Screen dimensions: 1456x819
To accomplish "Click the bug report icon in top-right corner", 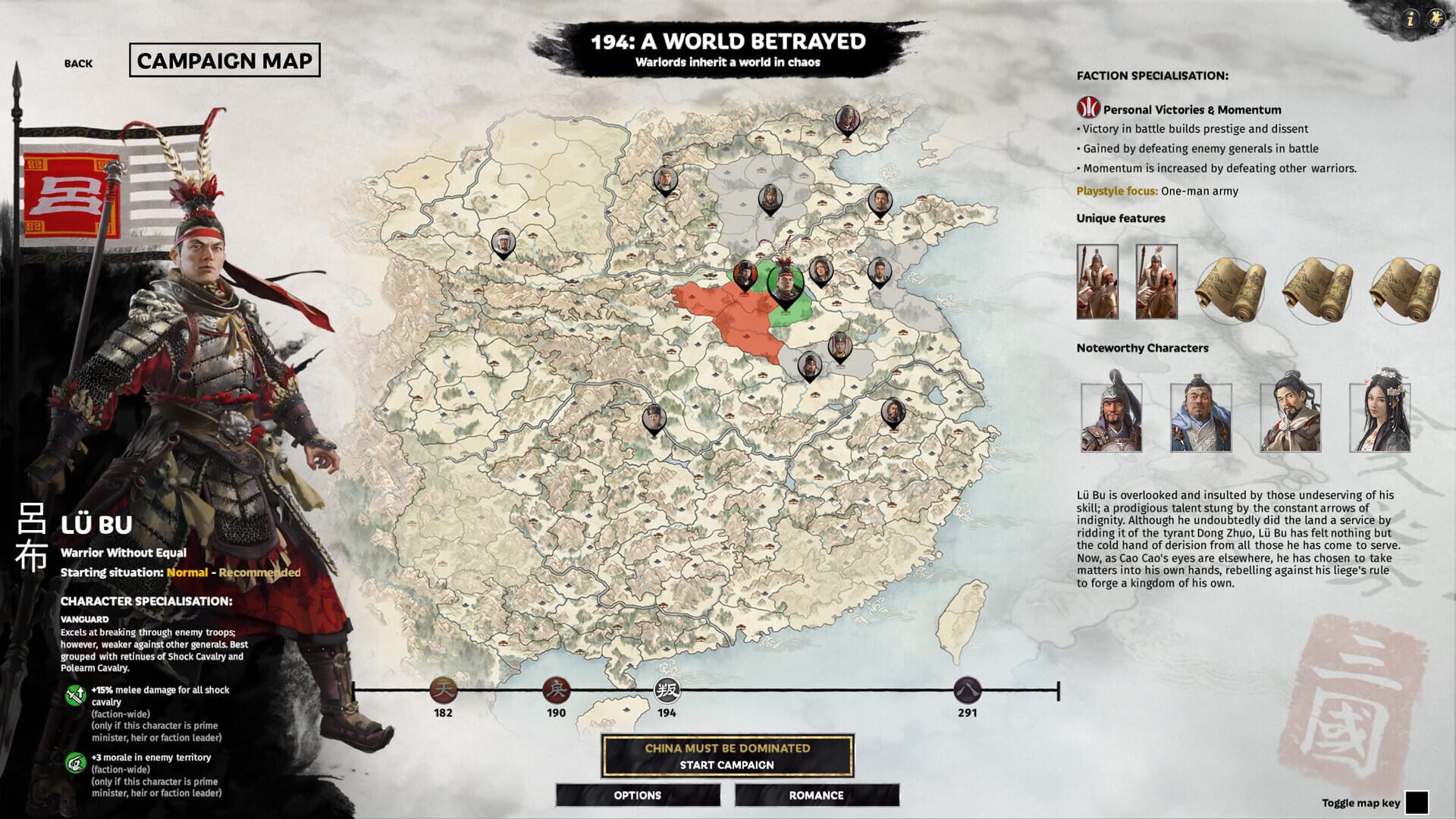I will pyautogui.click(x=1438, y=17).
